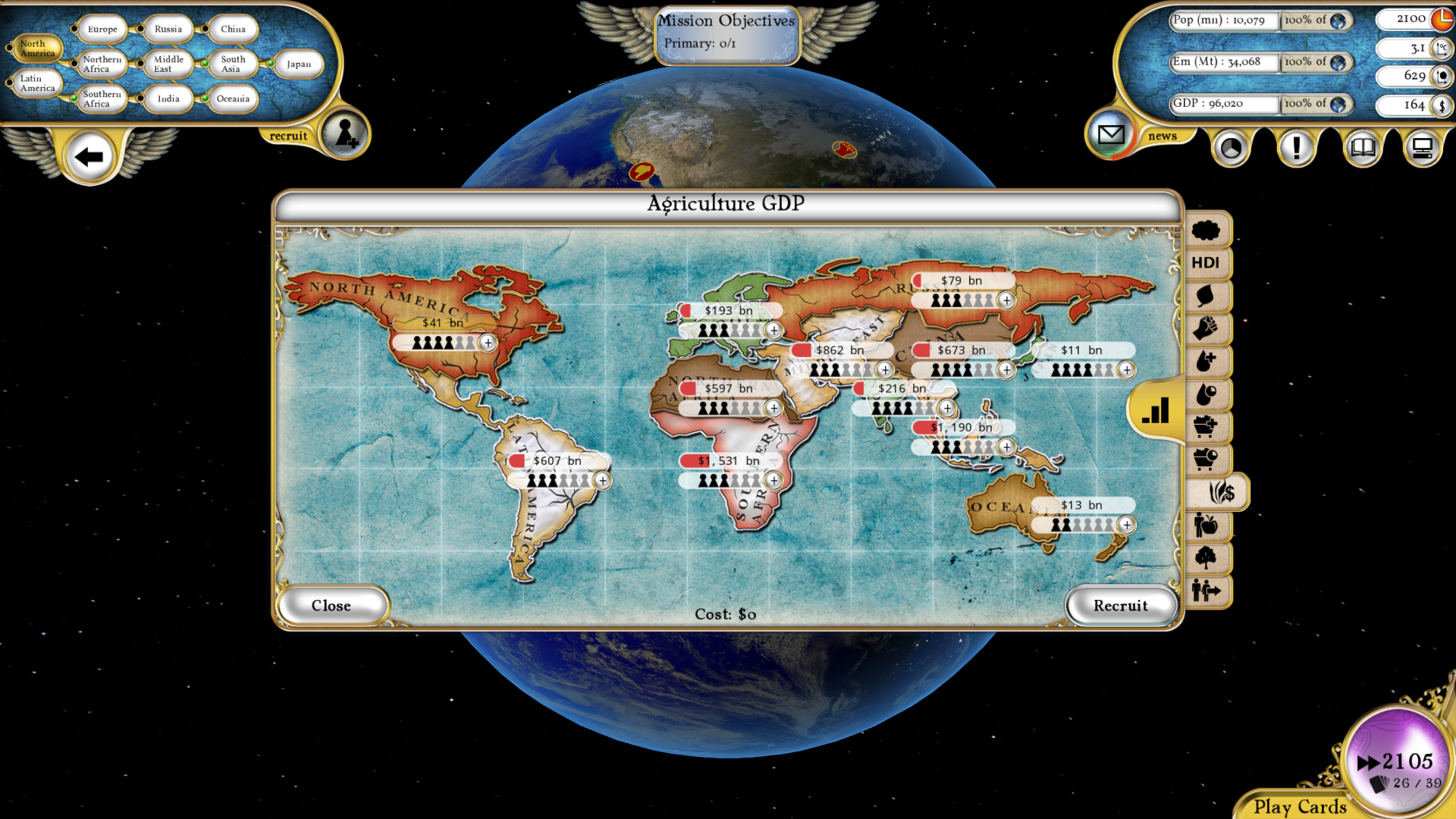Open the nutrition apple overlay icon

tap(1206, 526)
